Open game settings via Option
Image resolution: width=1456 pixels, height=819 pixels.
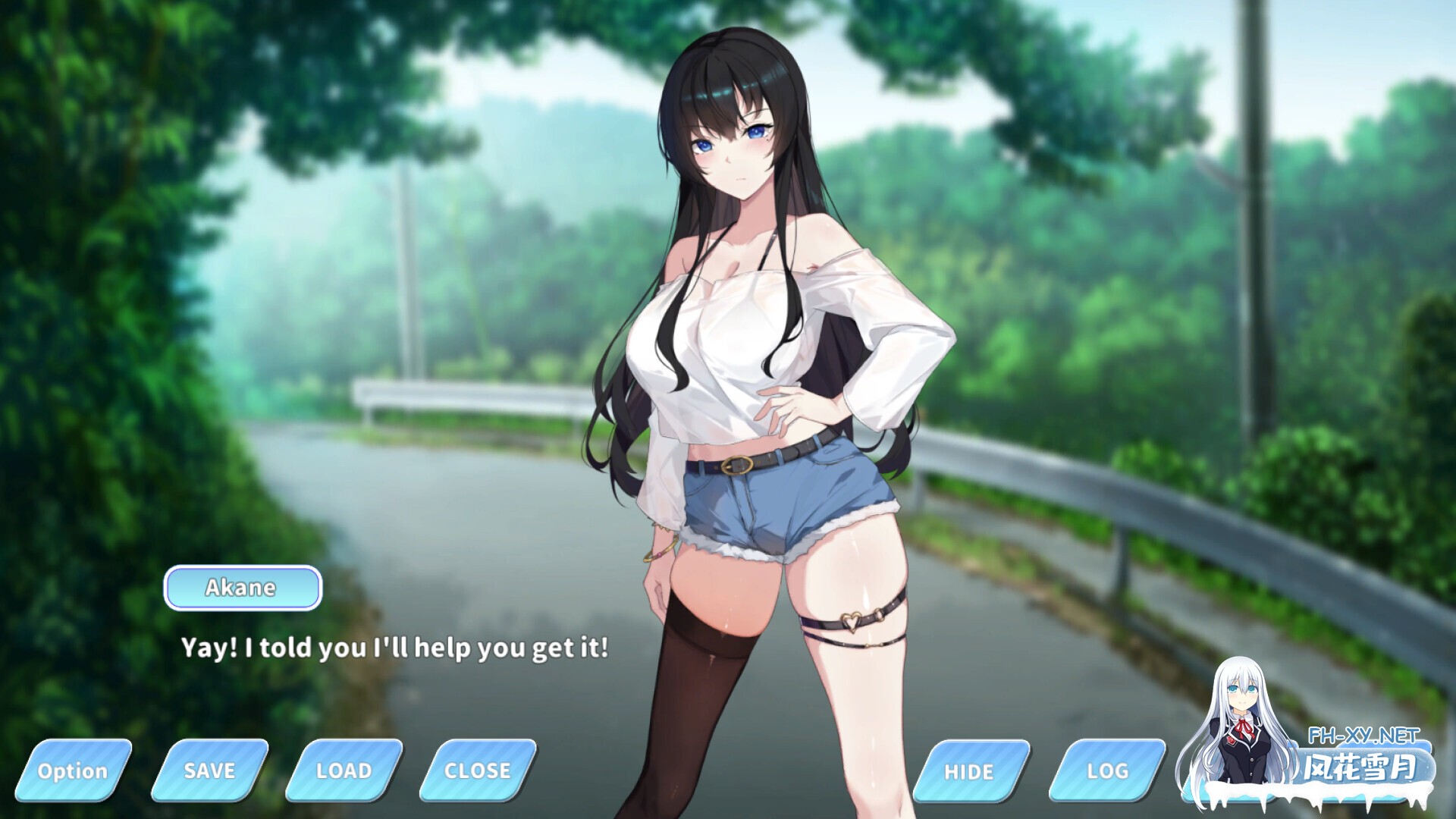74,770
